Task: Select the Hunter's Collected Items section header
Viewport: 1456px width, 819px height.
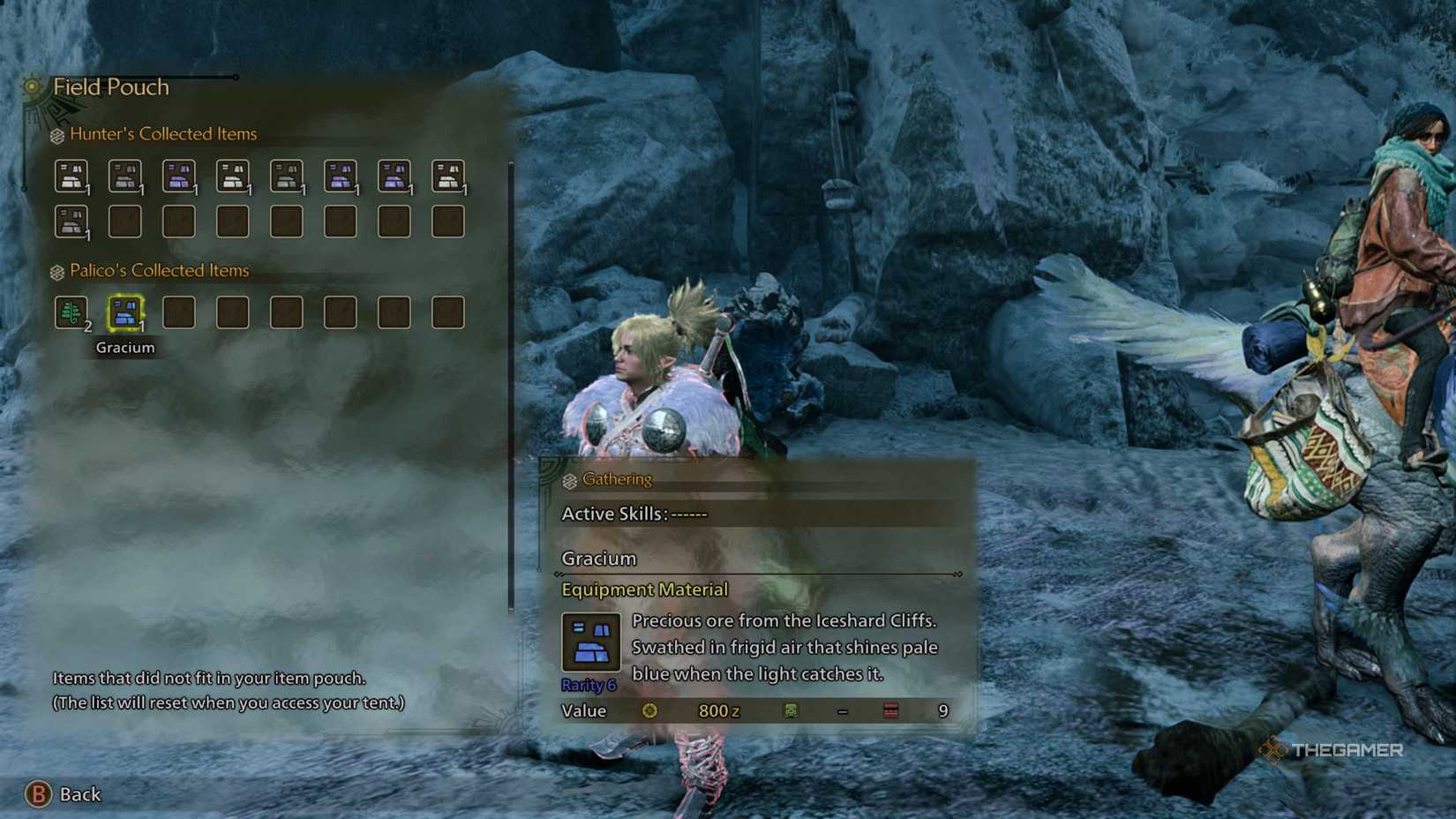Action: pos(162,133)
